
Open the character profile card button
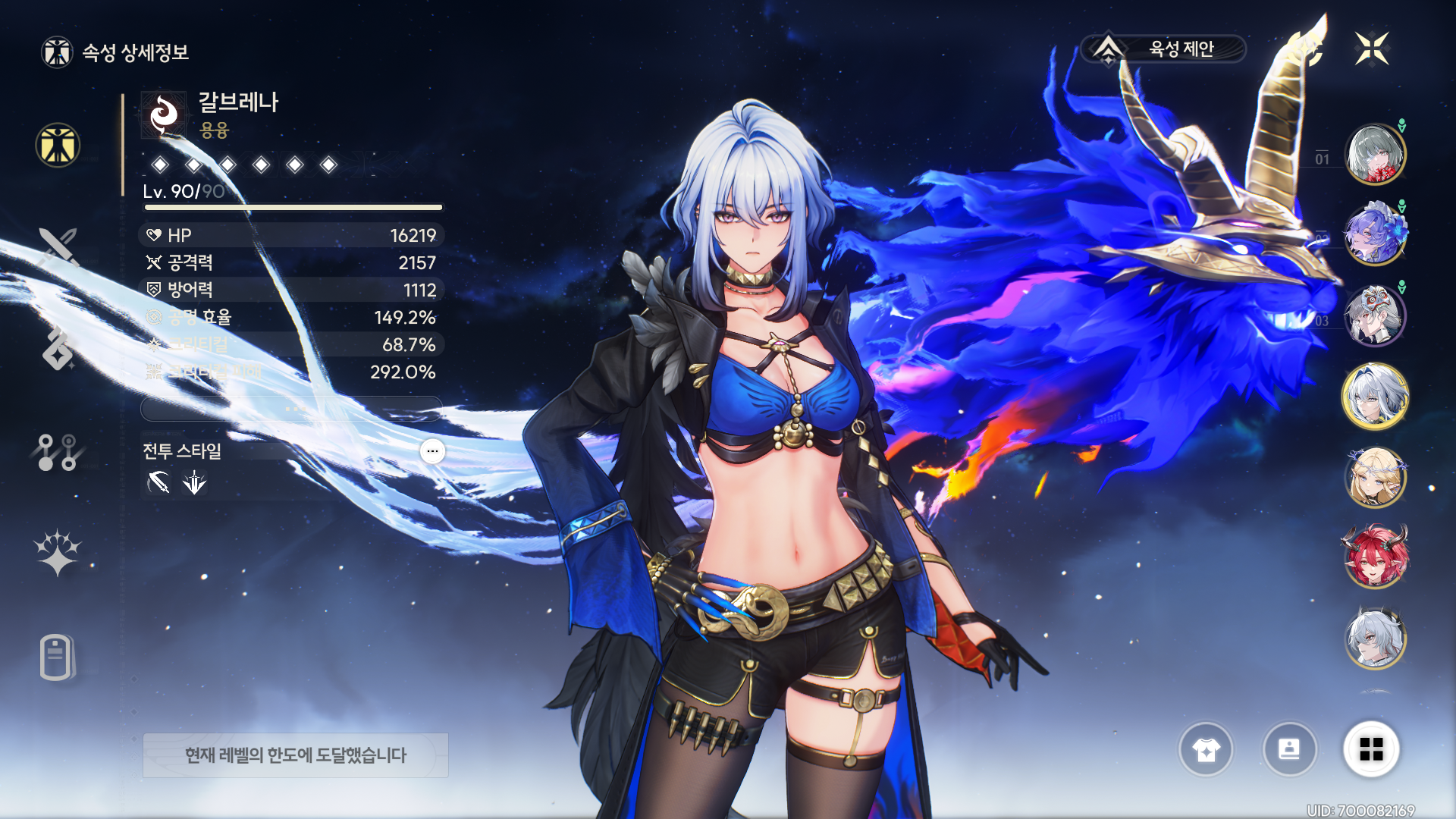point(1289,749)
